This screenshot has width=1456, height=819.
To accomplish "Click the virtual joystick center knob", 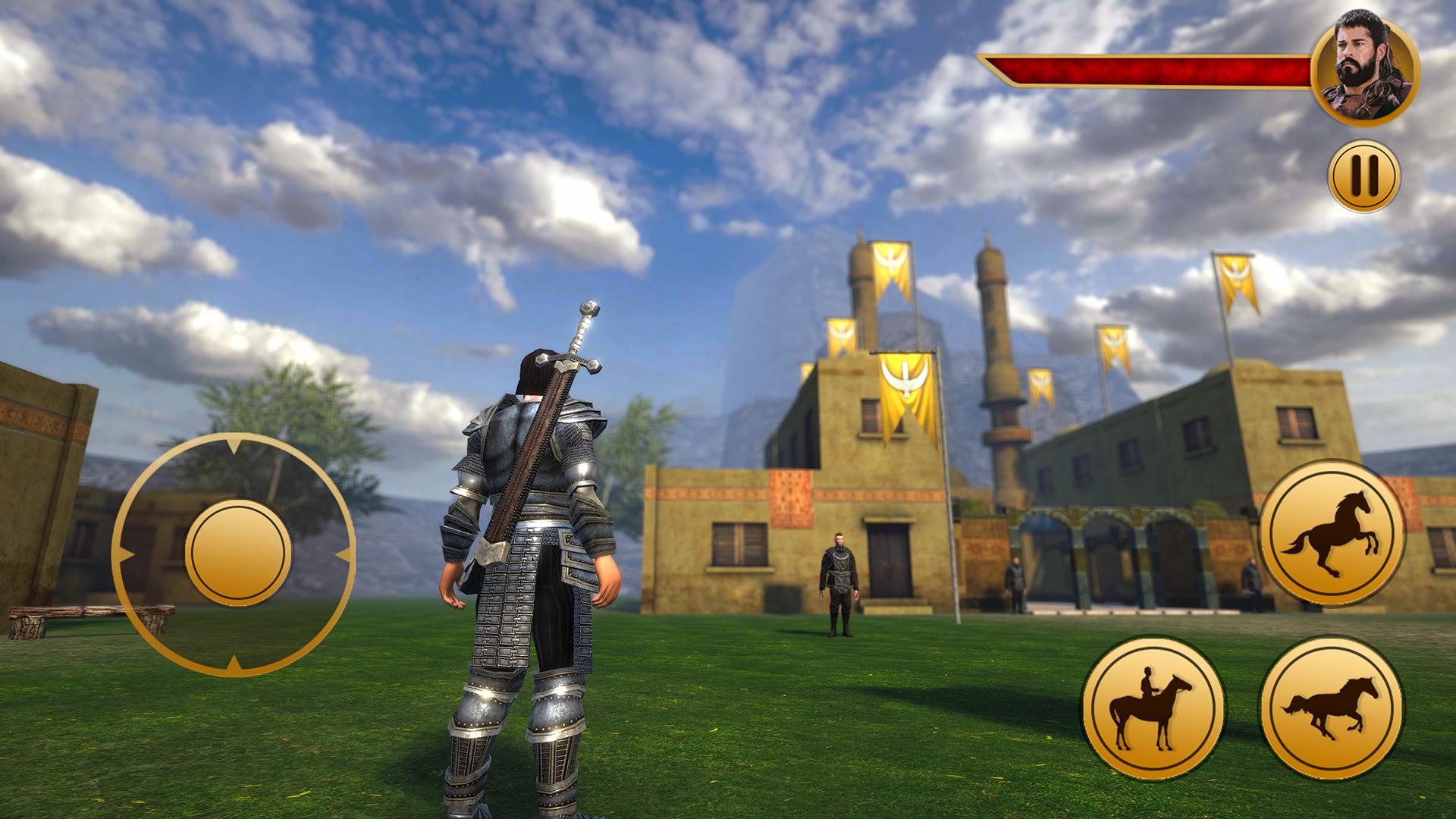I will coord(237,553).
